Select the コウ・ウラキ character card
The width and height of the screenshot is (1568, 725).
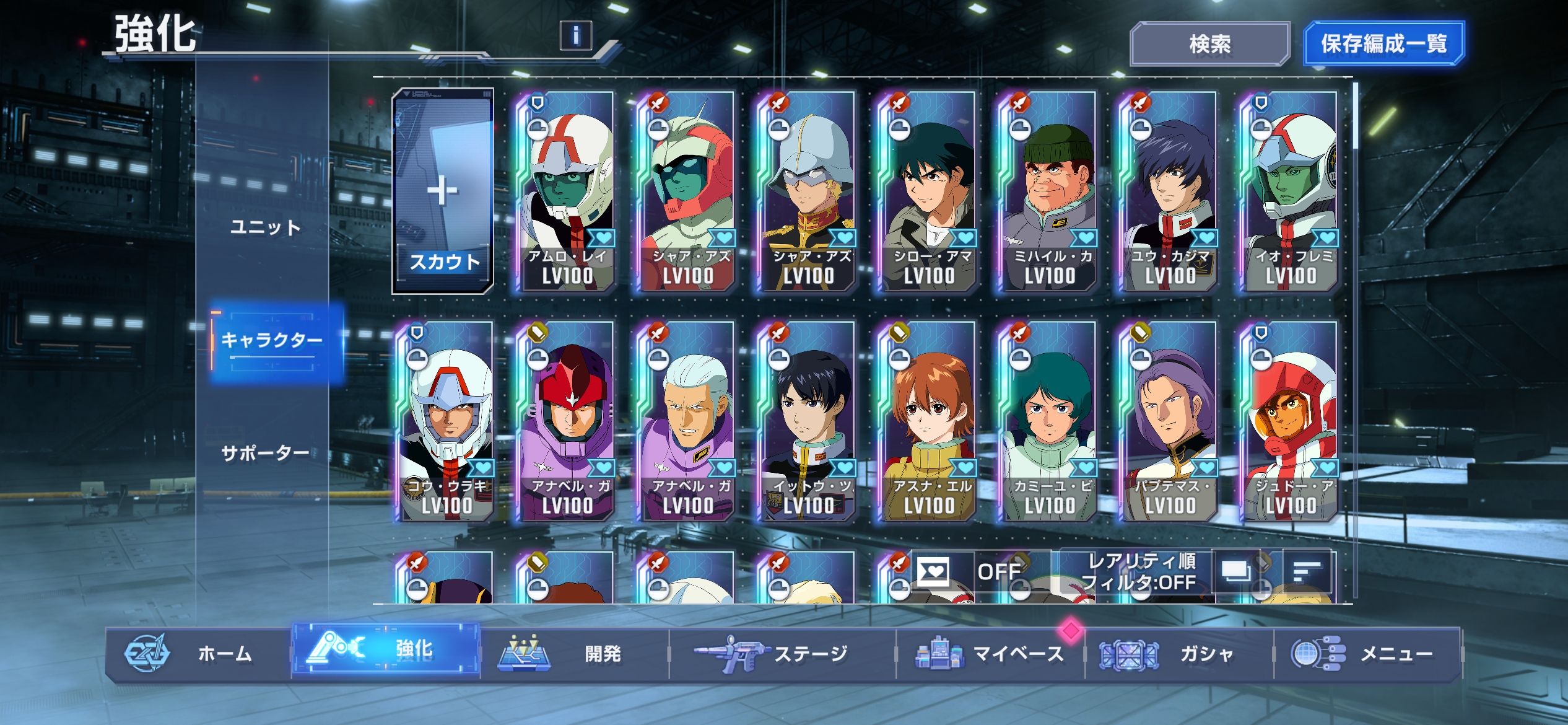446,421
